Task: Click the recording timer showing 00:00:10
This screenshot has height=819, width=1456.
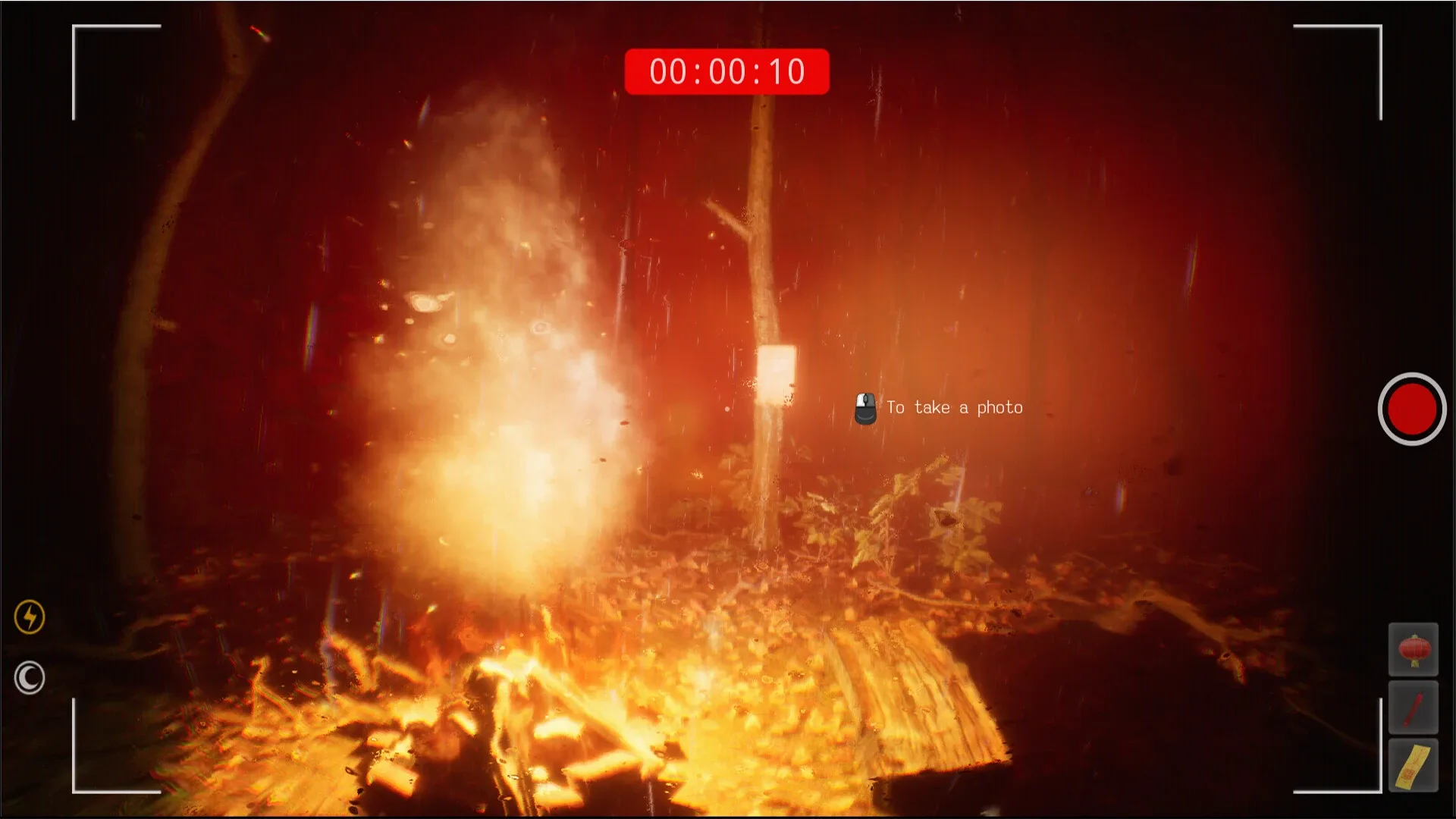Action: pos(726,71)
